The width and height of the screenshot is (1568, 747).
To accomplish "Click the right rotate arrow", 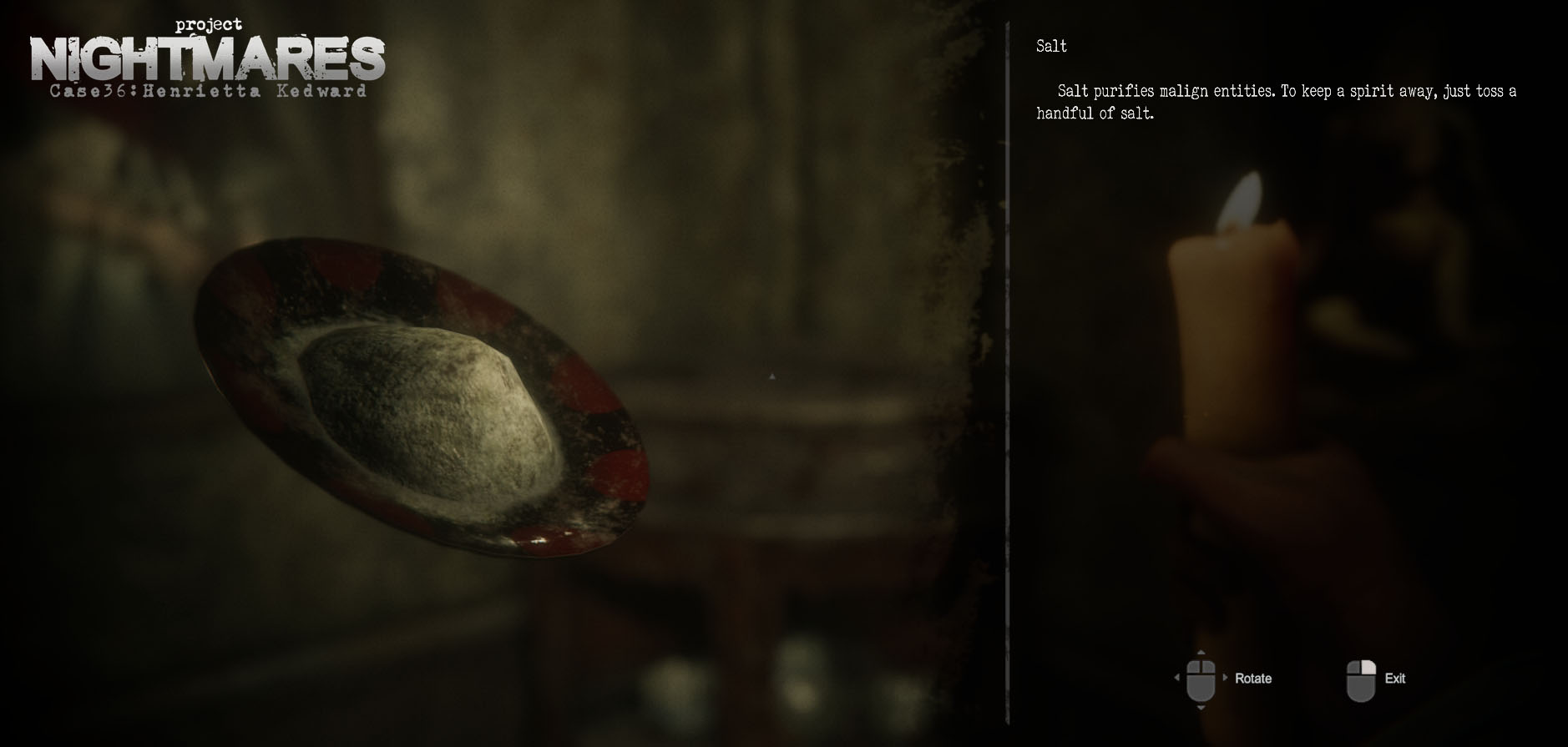I will 1224,676.
